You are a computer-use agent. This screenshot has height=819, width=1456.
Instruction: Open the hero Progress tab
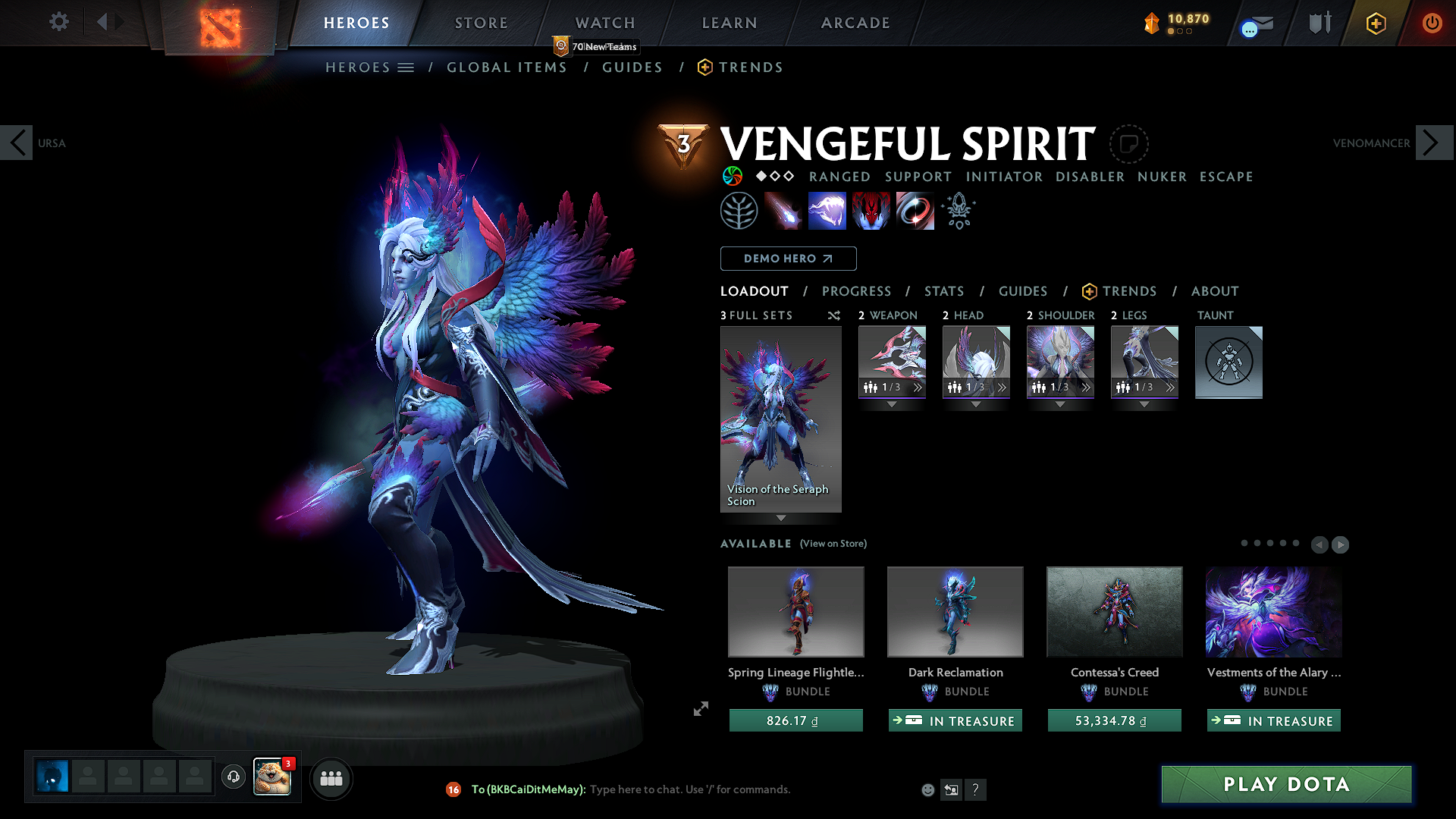[856, 291]
